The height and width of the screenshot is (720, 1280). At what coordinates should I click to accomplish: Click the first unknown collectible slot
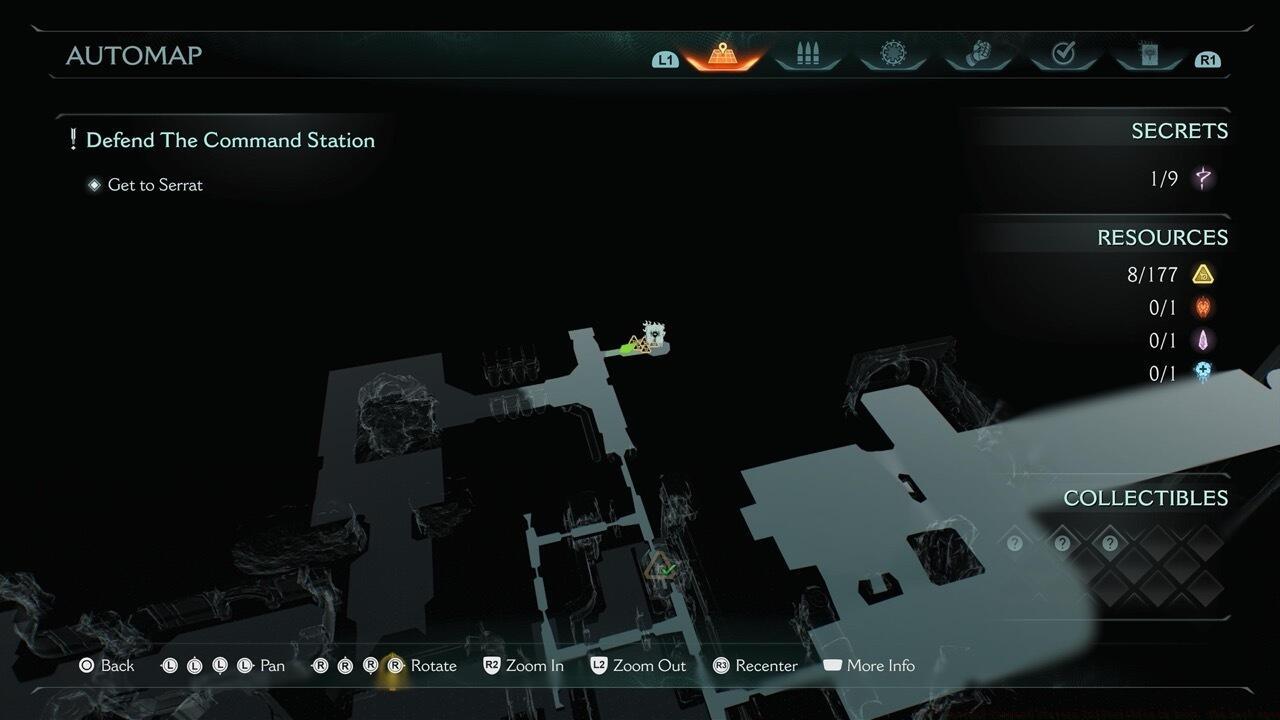[1015, 543]
